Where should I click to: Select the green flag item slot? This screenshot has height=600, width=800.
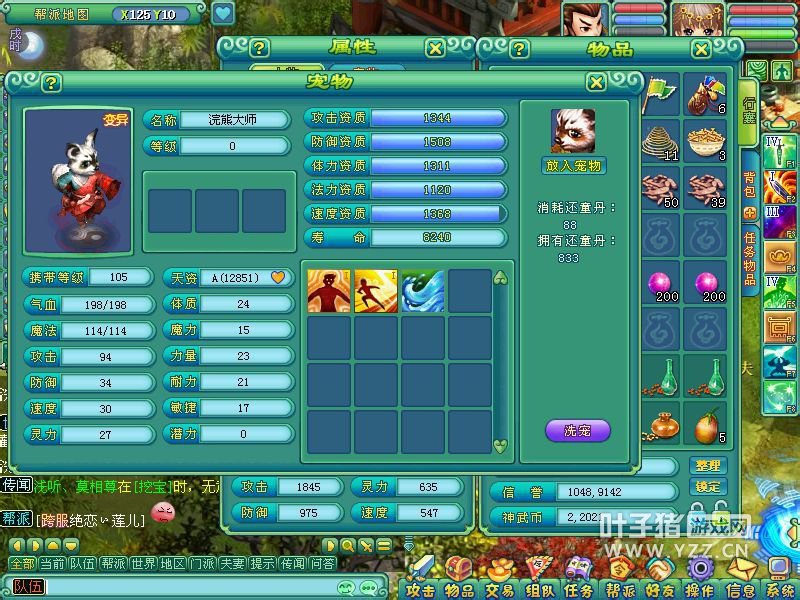click(x=660, y=95)
